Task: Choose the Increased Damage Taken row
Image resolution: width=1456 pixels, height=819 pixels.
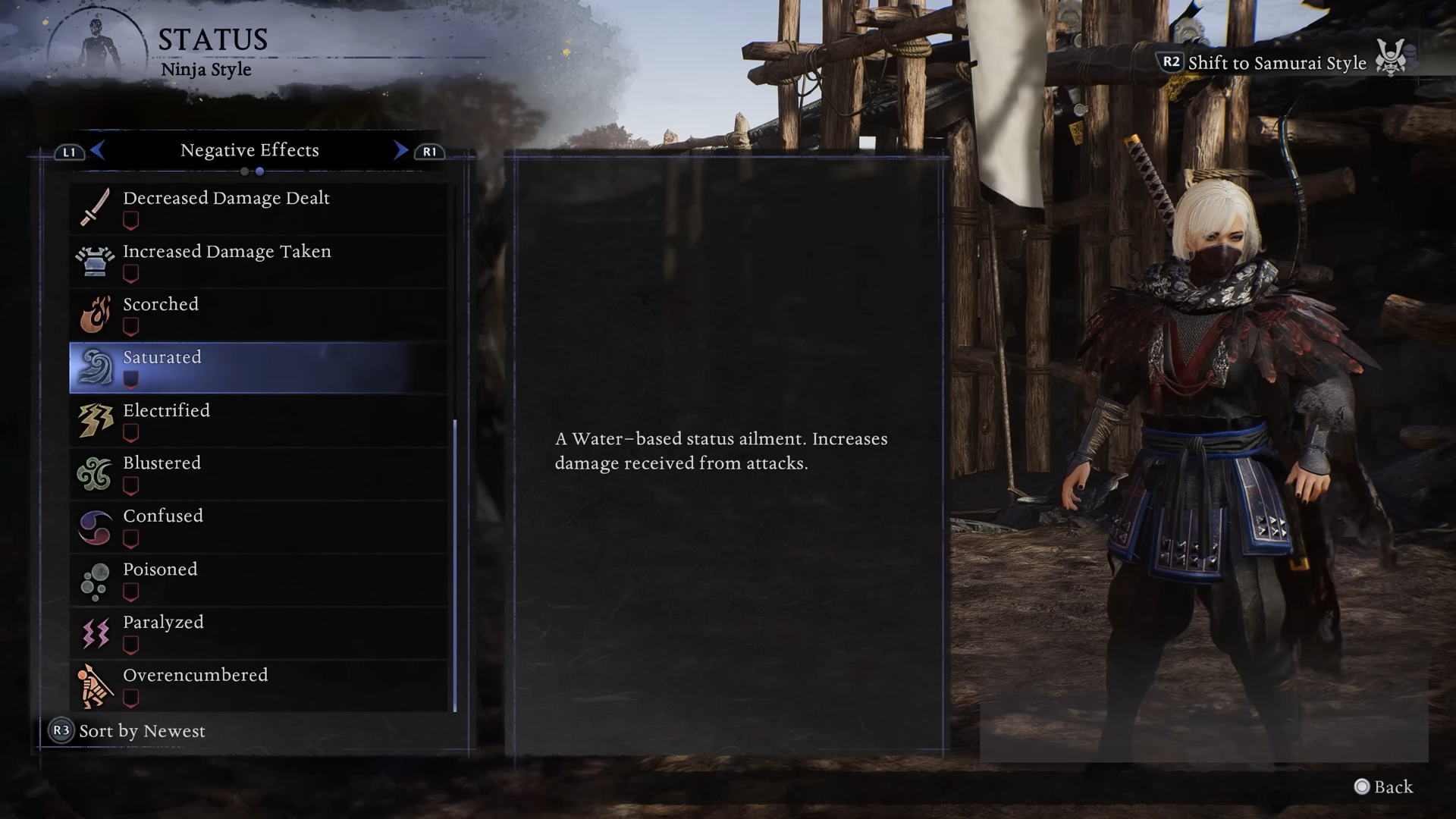Action: 258,261
